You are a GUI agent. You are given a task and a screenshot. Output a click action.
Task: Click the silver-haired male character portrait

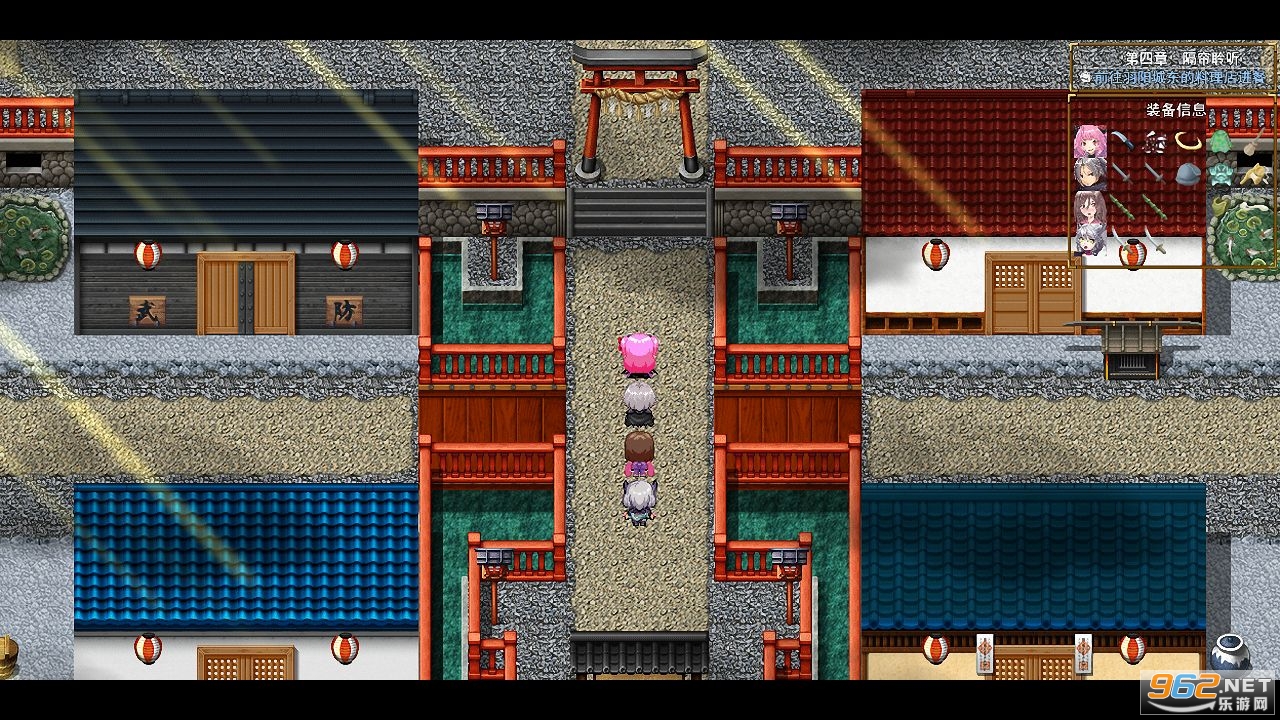coord(1089,172)
